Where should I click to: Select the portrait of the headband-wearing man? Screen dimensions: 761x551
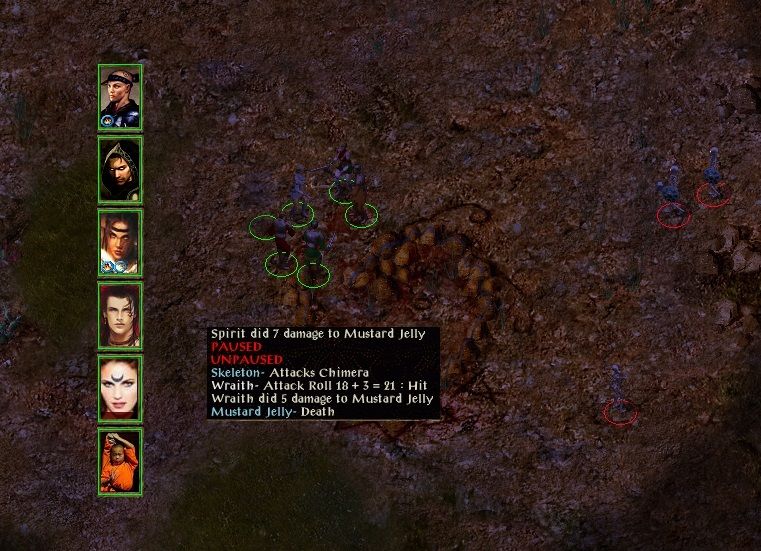pyautogui.click(x=120, y=97)
